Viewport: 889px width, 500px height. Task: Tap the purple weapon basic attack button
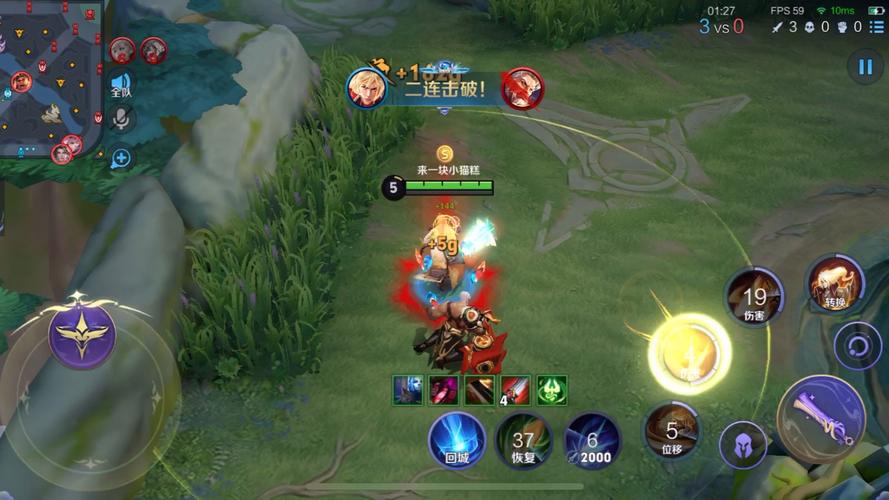(820, 418)
